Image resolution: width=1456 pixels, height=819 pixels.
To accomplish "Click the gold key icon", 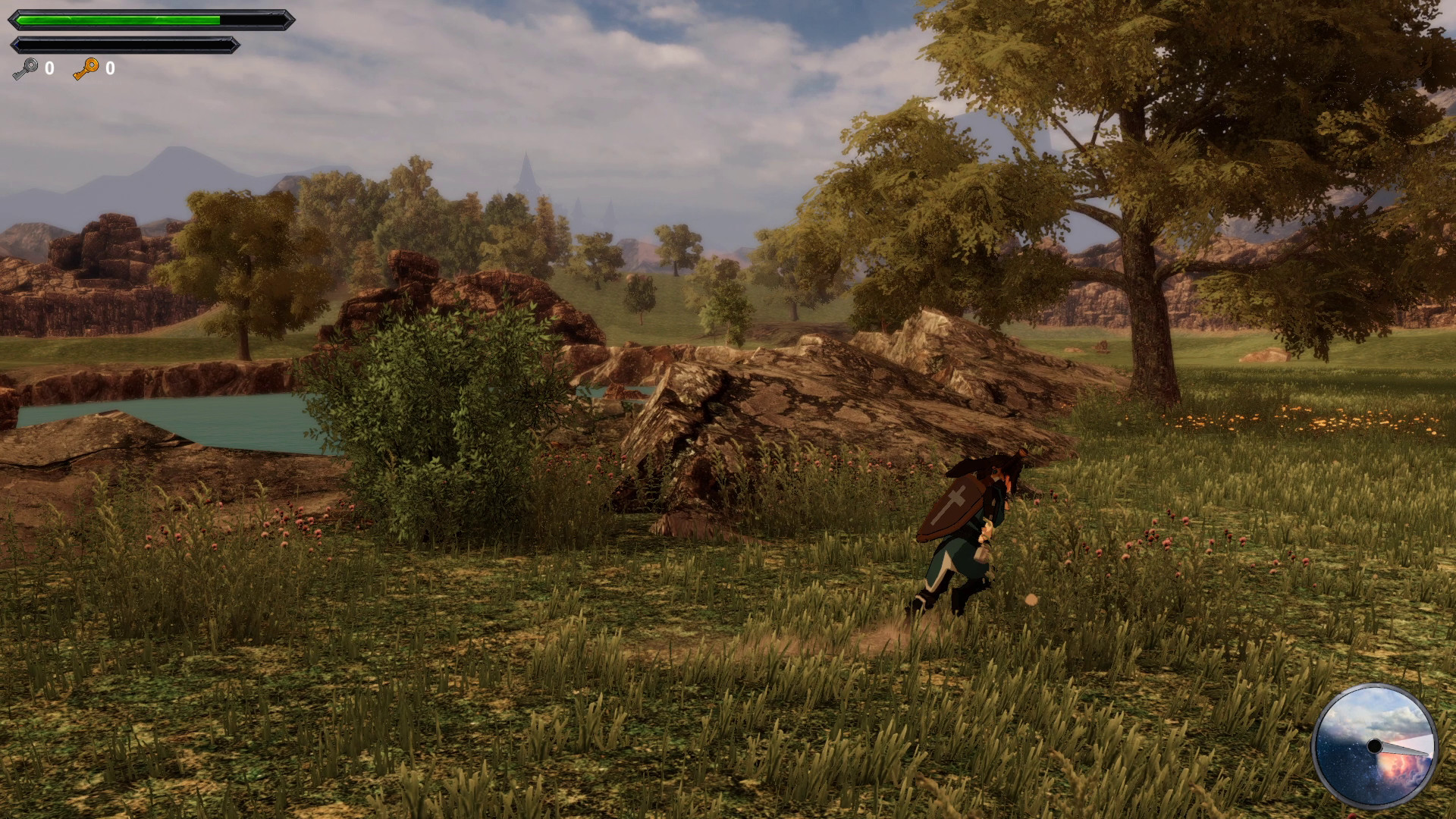I will coord(86,70).
